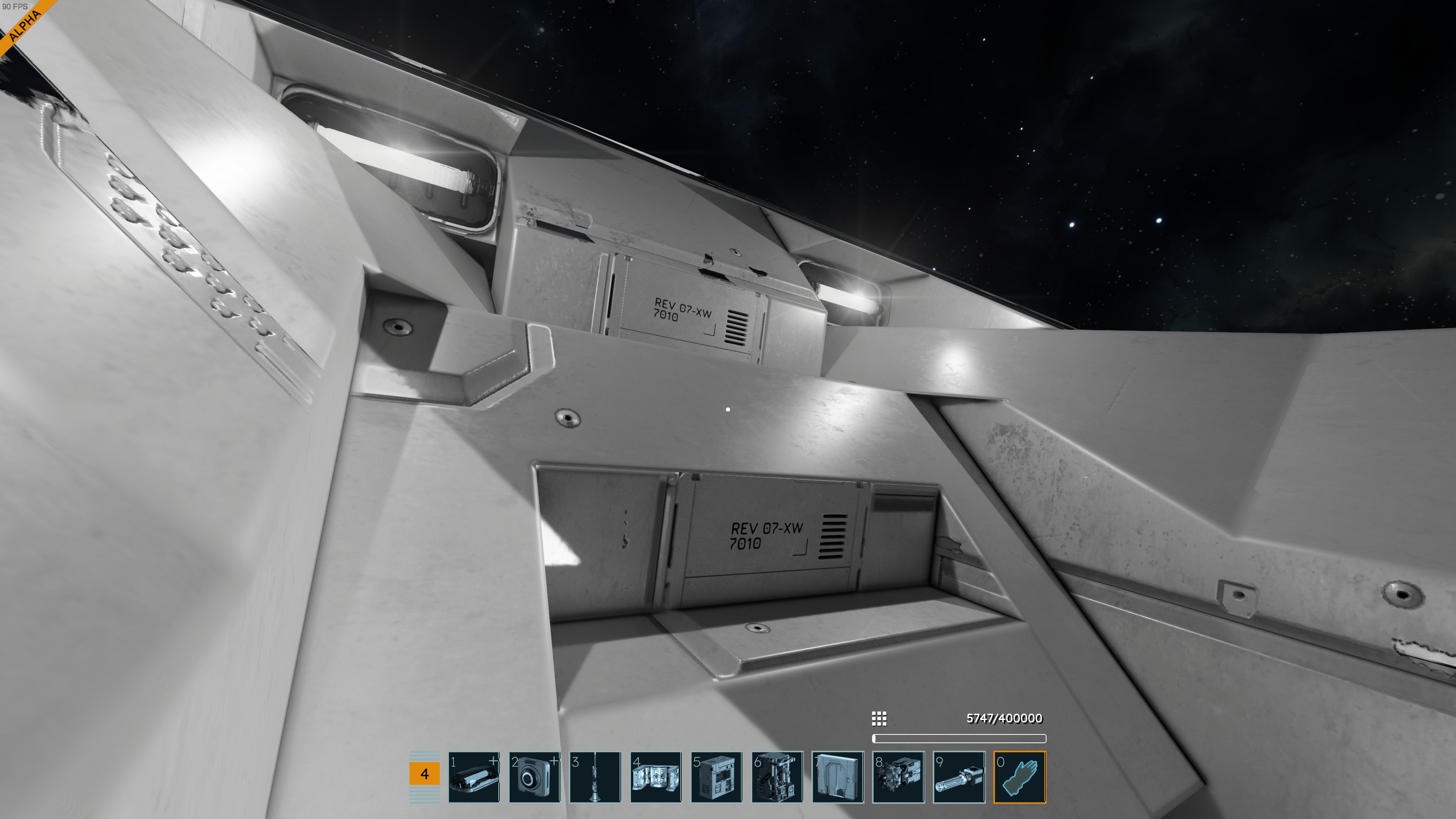Choose the cube-shaped machine block in slot 5
Image resolution: width=1456 pixels, height=819 pixels.
[x=716, y=777]
